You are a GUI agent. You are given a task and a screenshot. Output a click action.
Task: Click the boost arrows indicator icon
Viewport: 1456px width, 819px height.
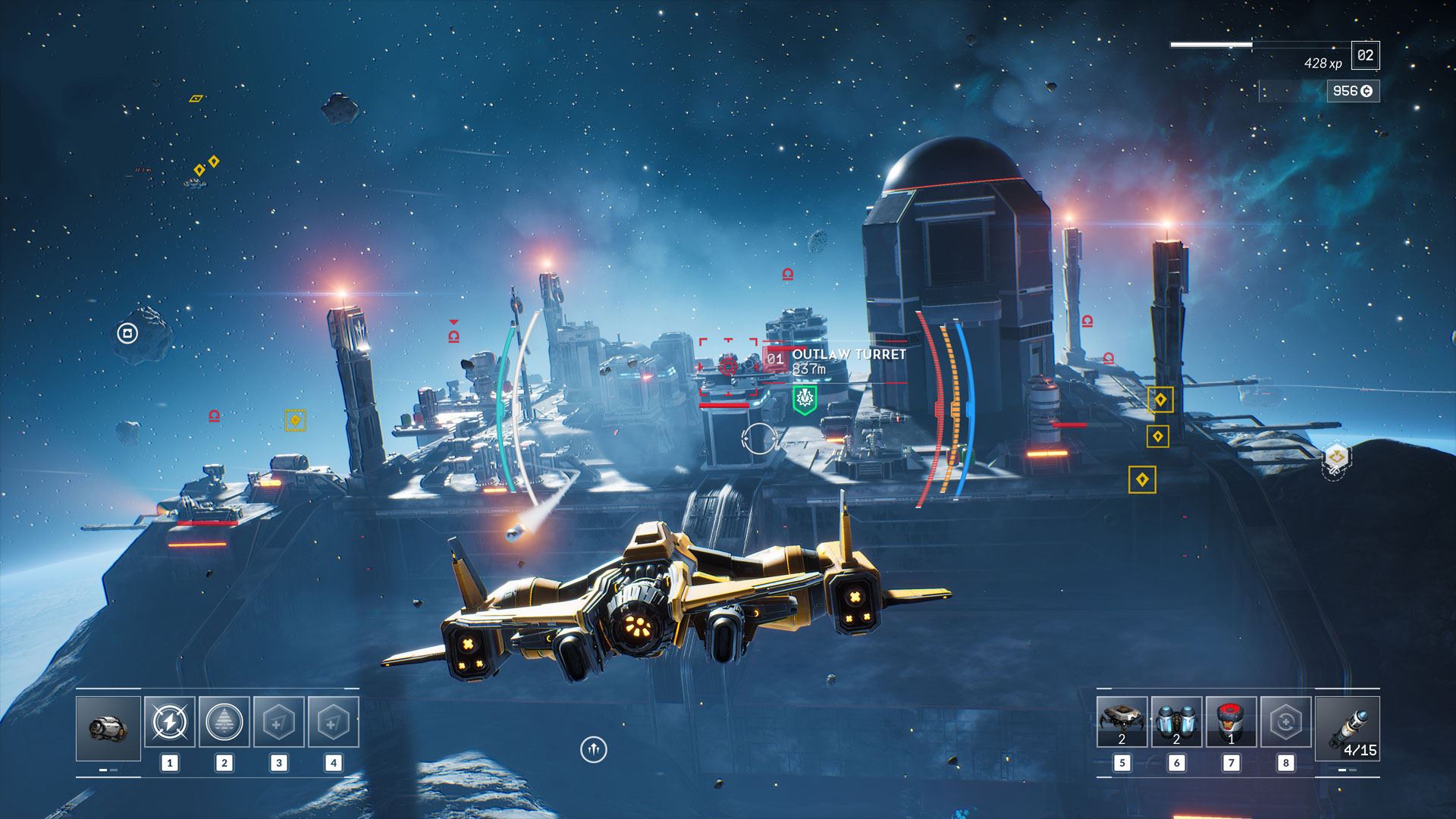594,749
